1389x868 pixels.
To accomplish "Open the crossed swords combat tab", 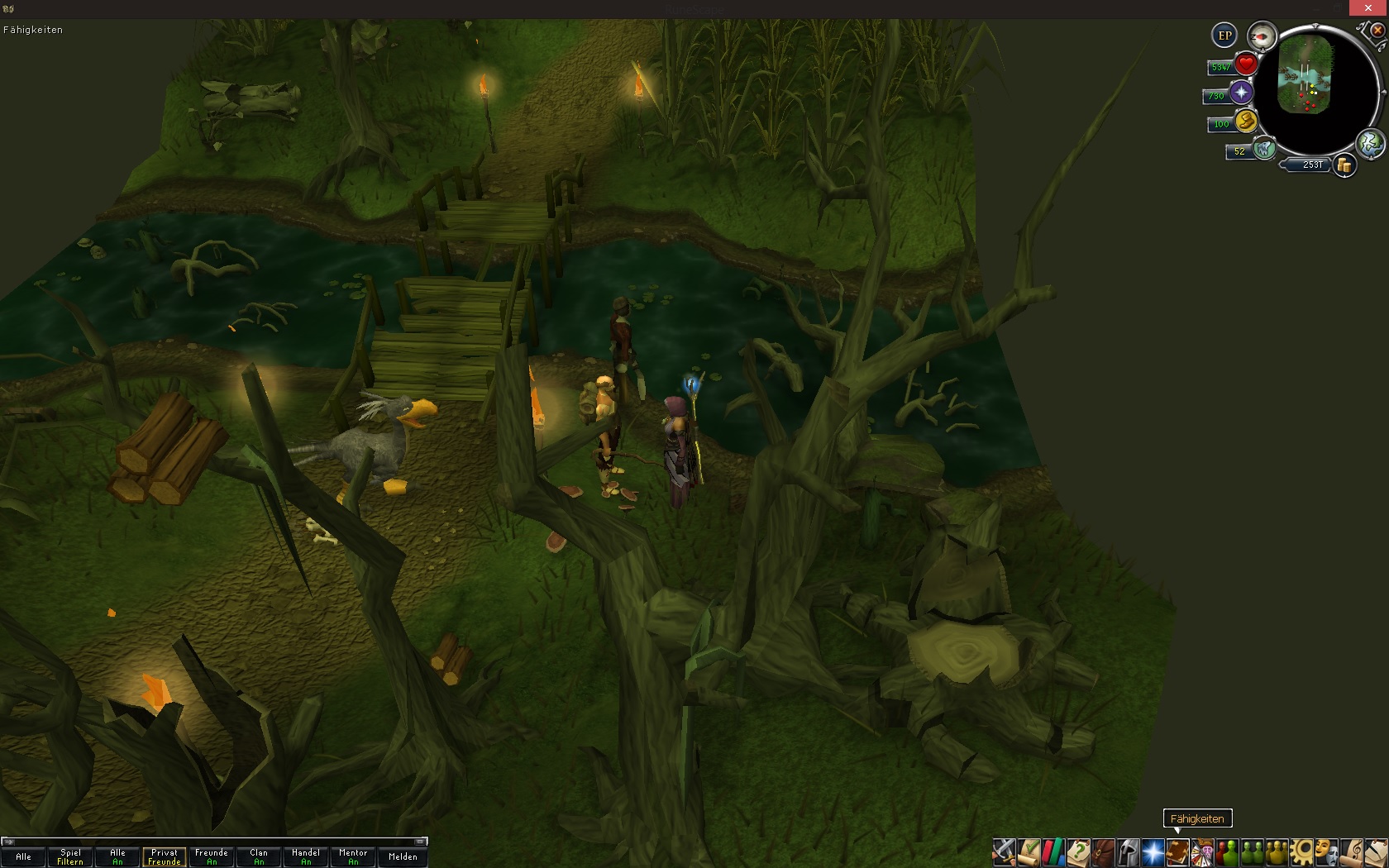I will (x=1004, y=851).
